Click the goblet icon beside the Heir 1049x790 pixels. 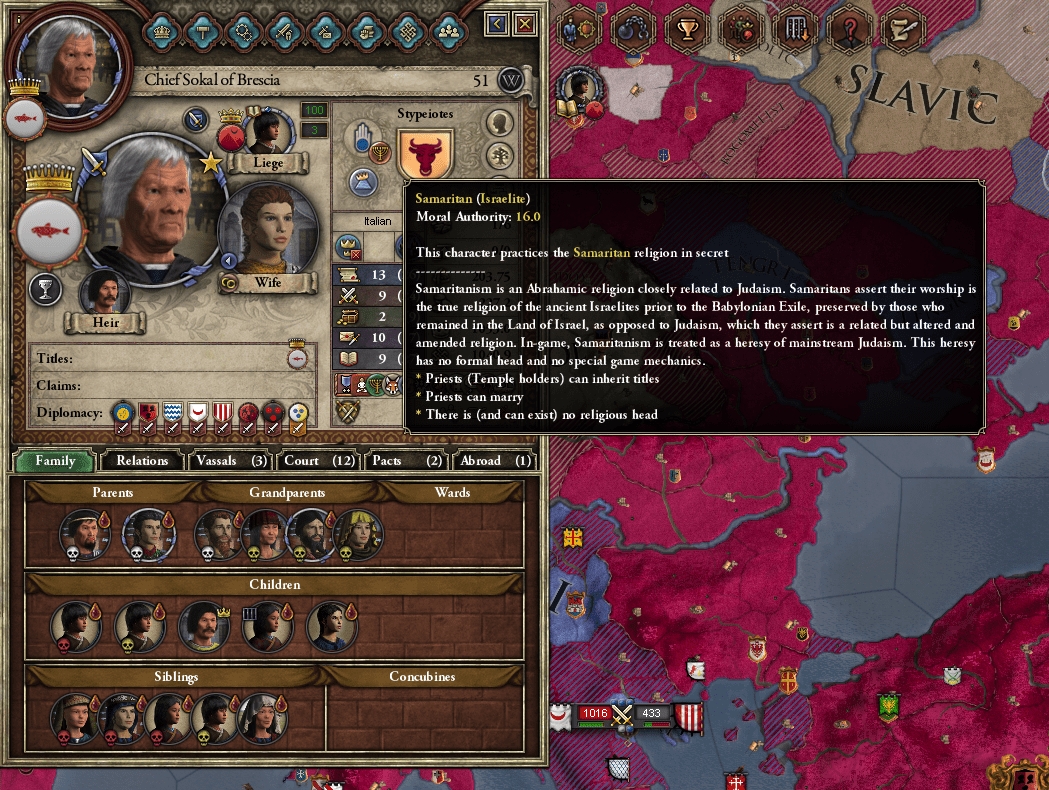(x=46, y=290)
